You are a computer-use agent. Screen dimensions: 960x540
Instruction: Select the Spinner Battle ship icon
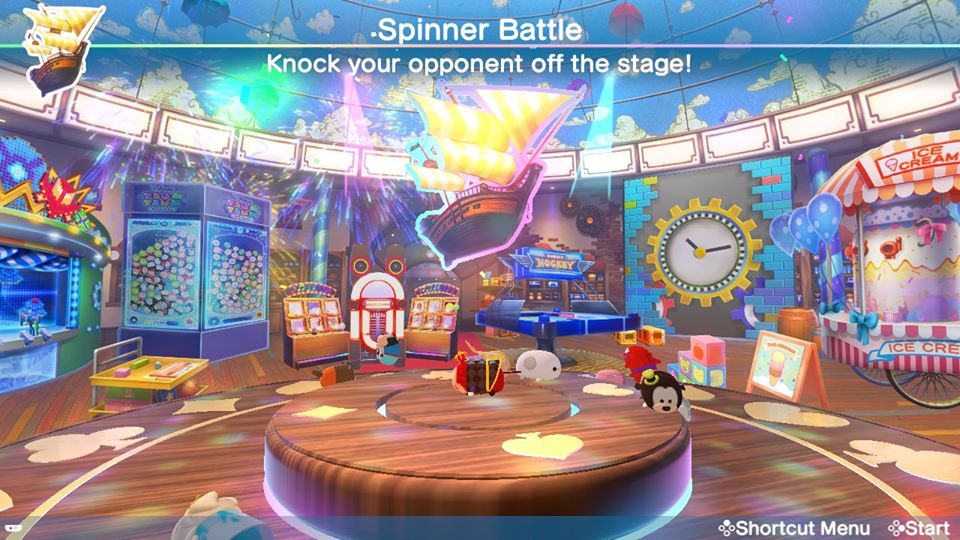click(x=62, y=50)
